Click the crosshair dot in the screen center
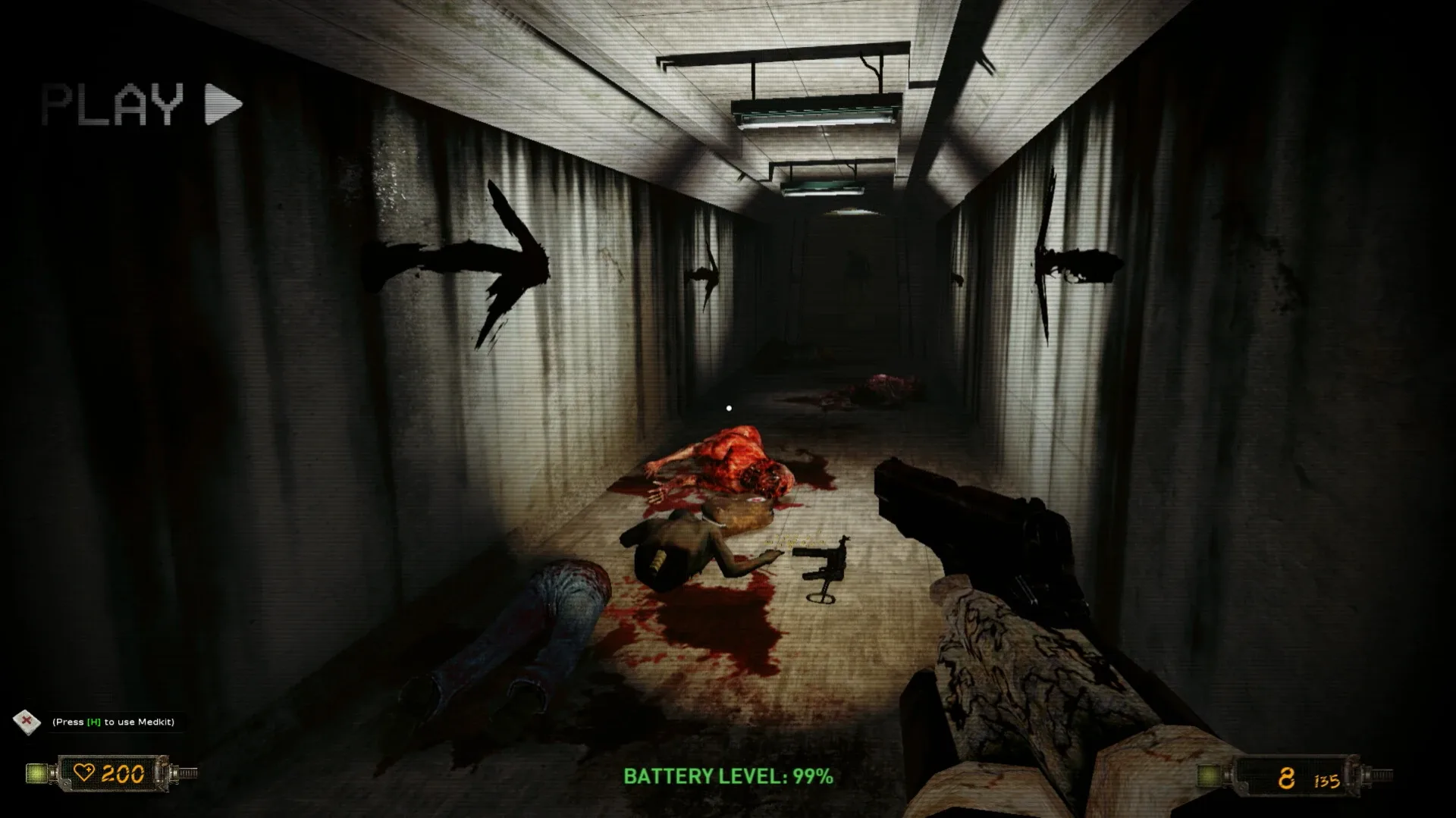 pos(729,408)
